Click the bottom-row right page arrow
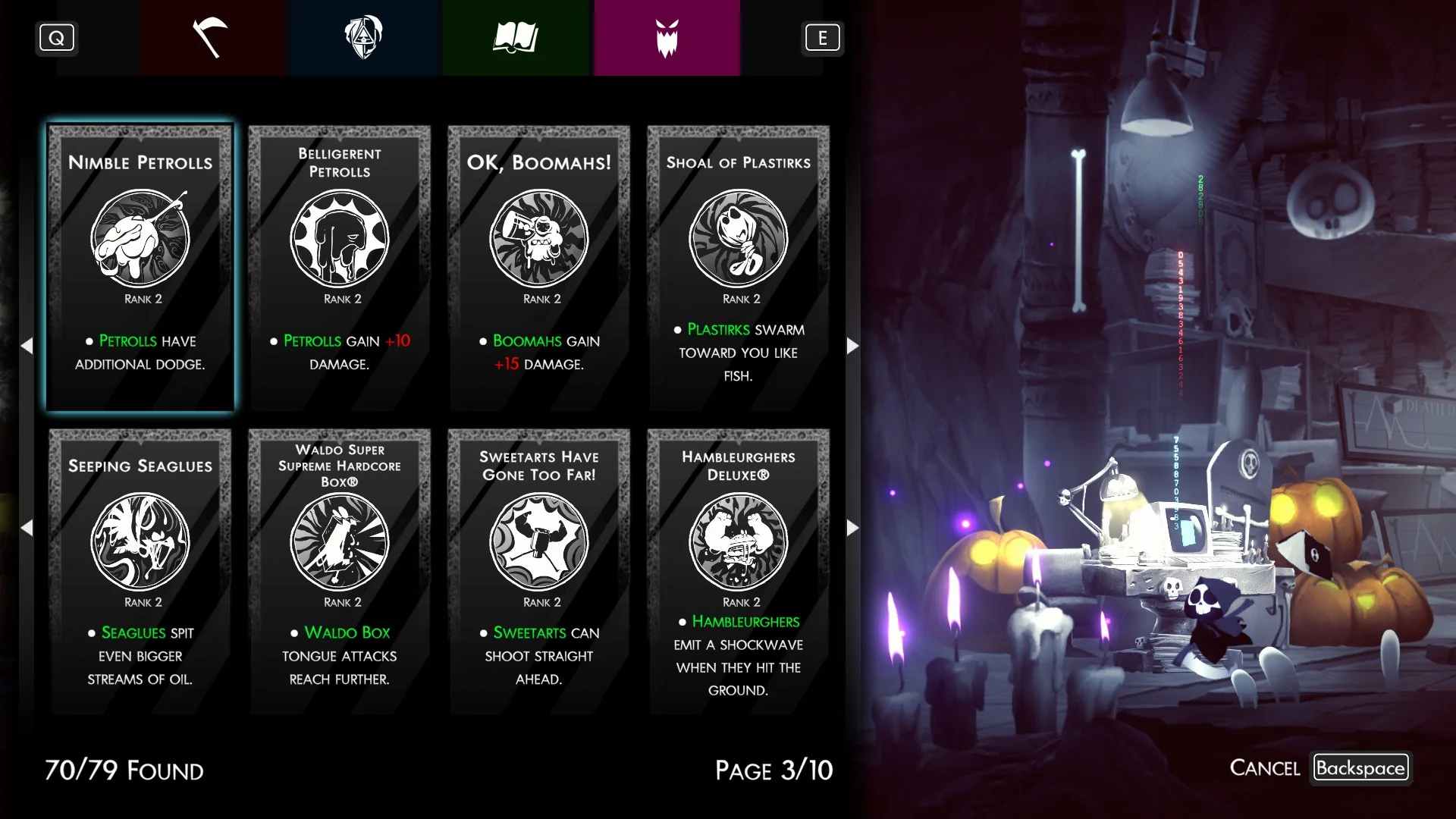 tap(852, 528)
